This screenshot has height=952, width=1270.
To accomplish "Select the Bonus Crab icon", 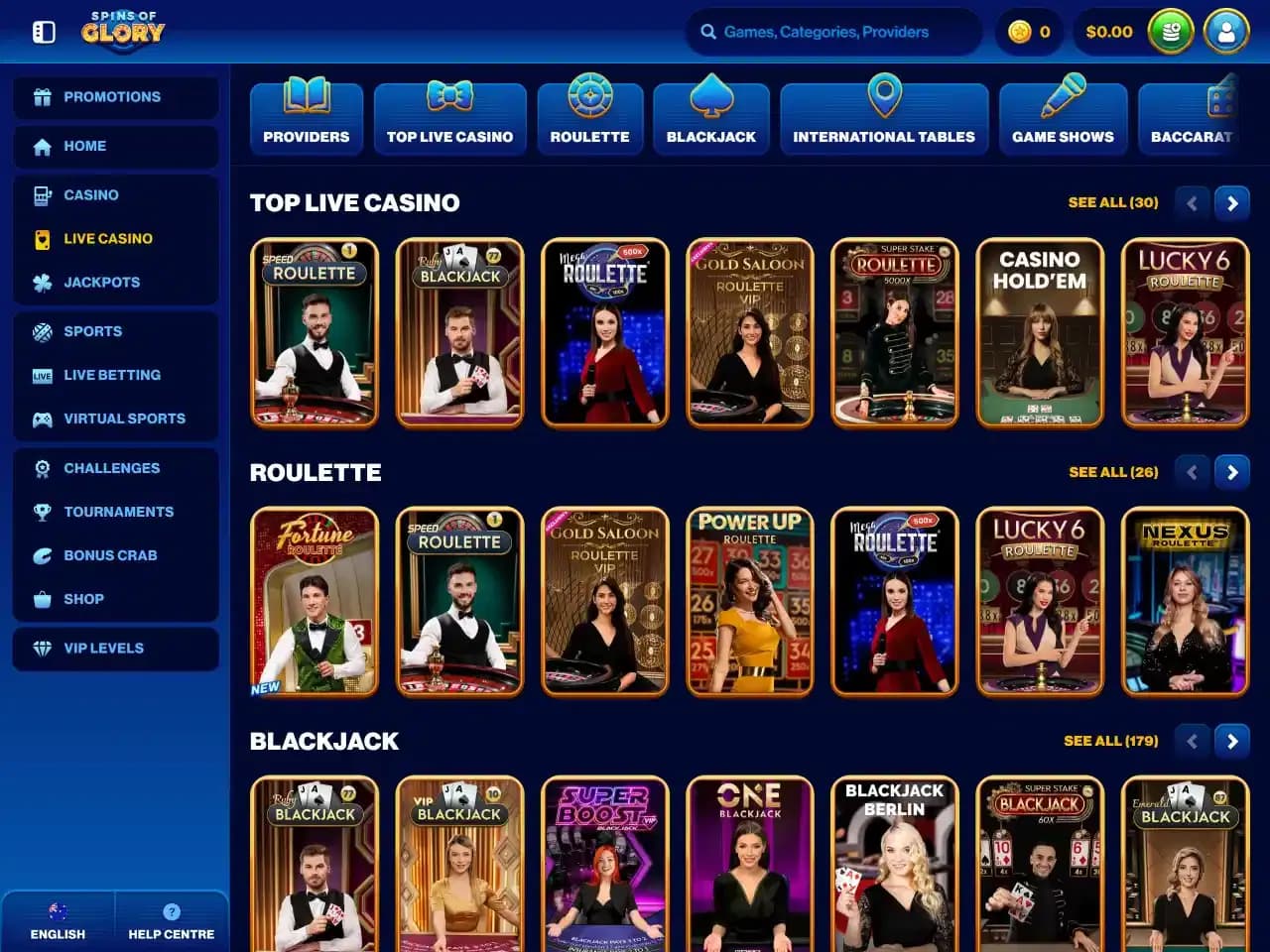I will click(x=42, y=555).
